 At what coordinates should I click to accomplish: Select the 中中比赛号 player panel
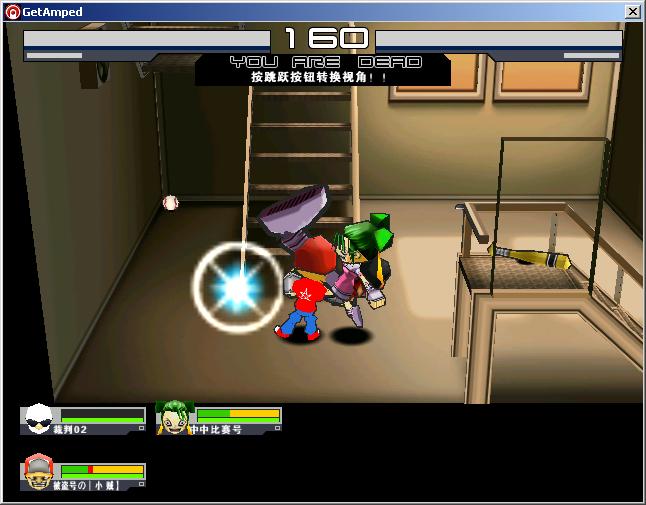point(219,419)
